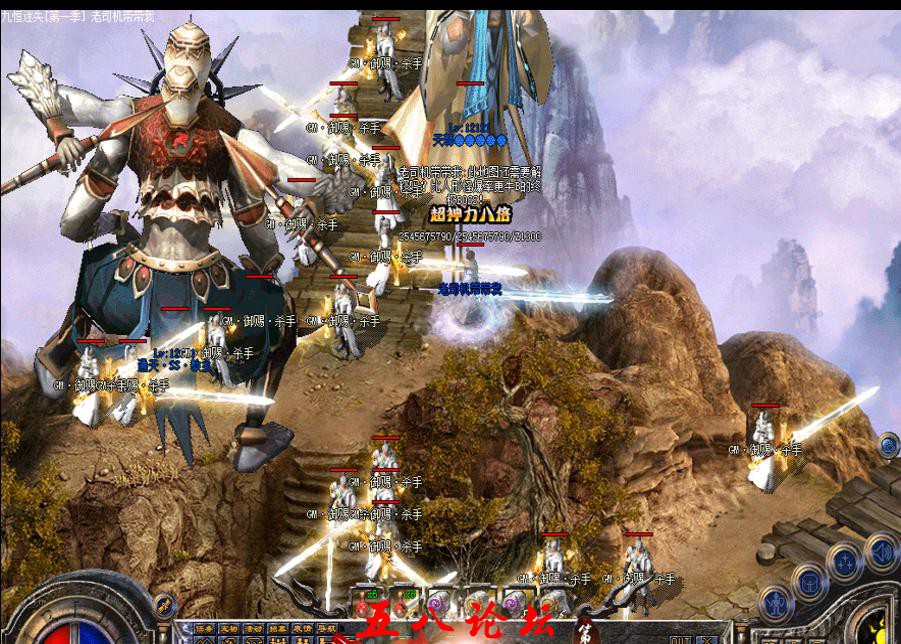Select the last chat channel tab
The height and width of the screenshot is (644, 901).
tap(325, 630)
